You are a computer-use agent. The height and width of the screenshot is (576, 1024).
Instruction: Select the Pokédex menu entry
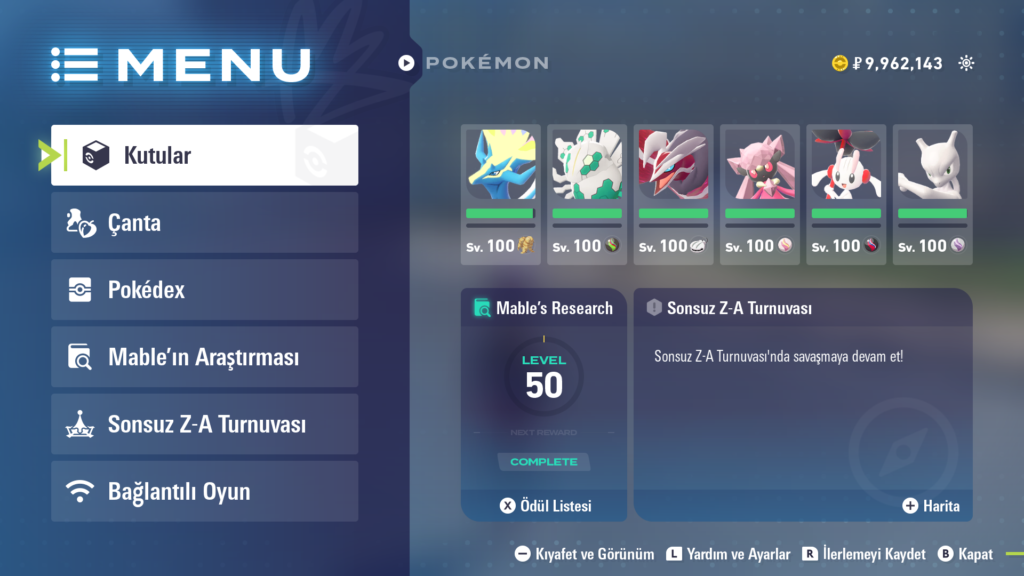point(205,290)
